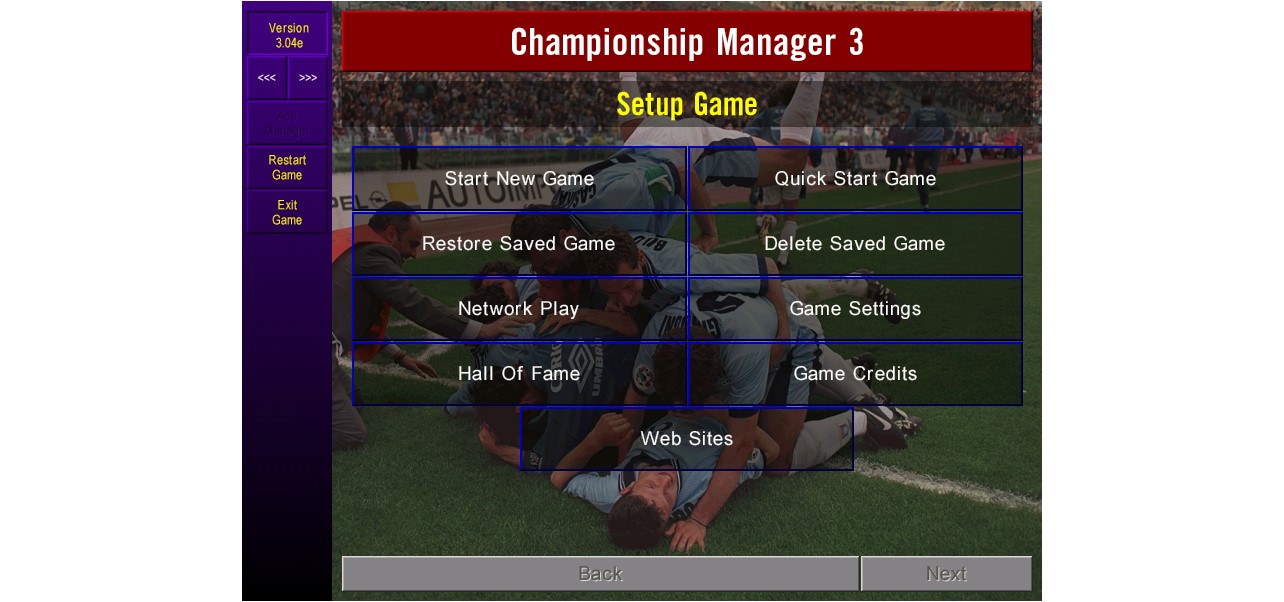
Task: View the Hall Of Fame
Action: point(519,374)
